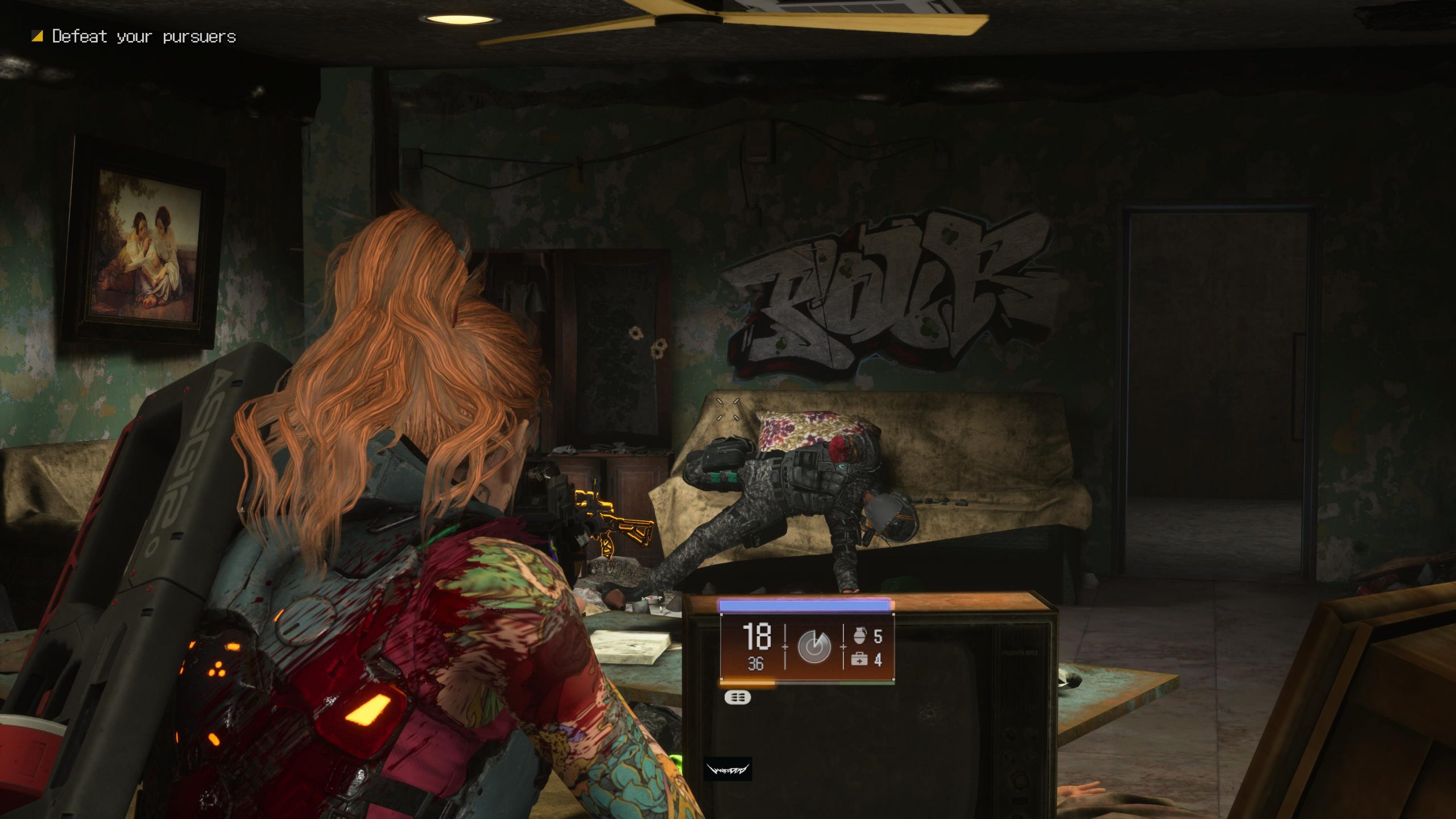The image size is (1456, 819).
Task: Use the medkit icon in the HUD
Action: pos(859,660)
